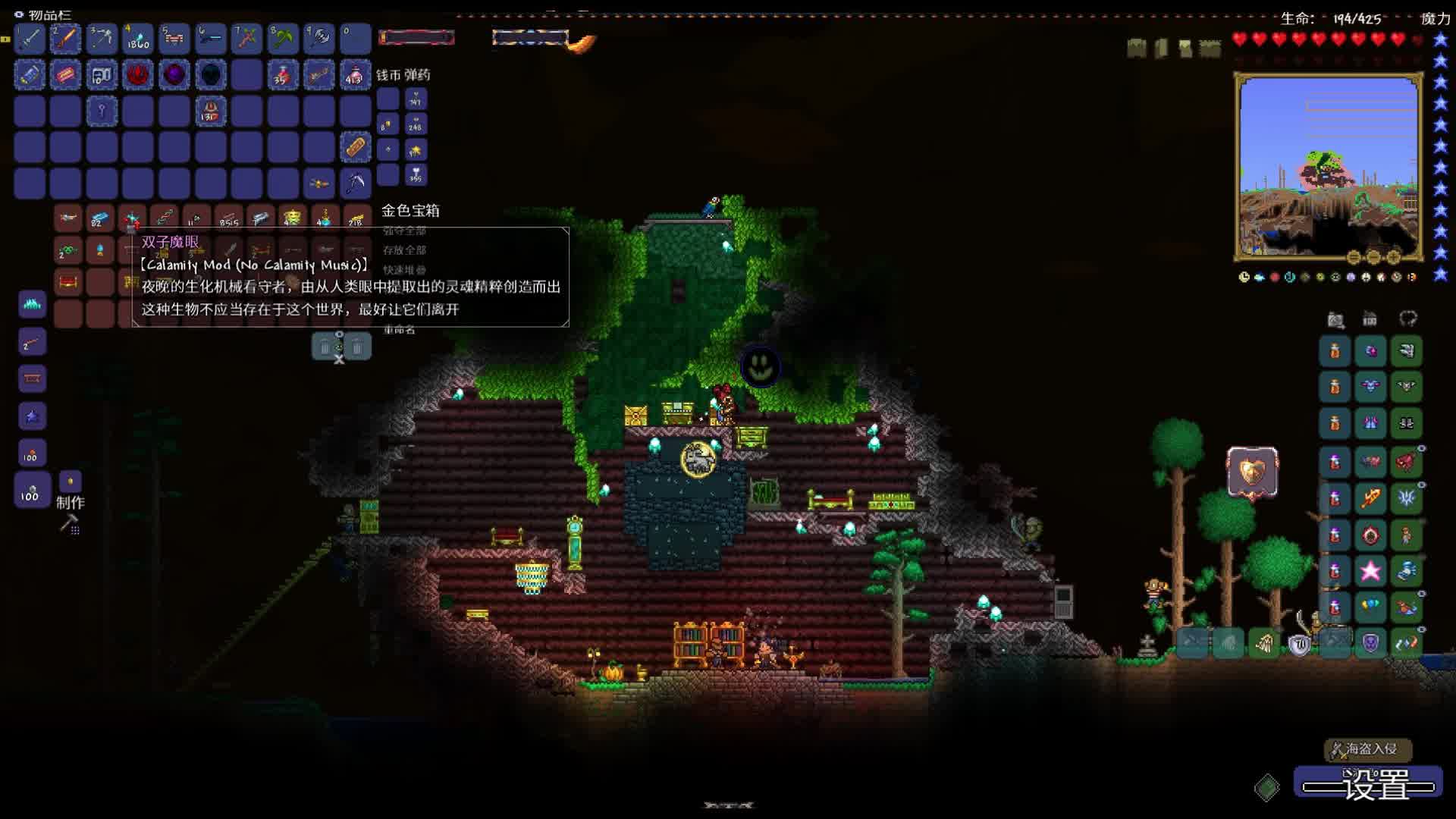This screenshot has height=819, width=1456.
Task: Zoom in the minimap with plus button
Action: [1394, 256]
